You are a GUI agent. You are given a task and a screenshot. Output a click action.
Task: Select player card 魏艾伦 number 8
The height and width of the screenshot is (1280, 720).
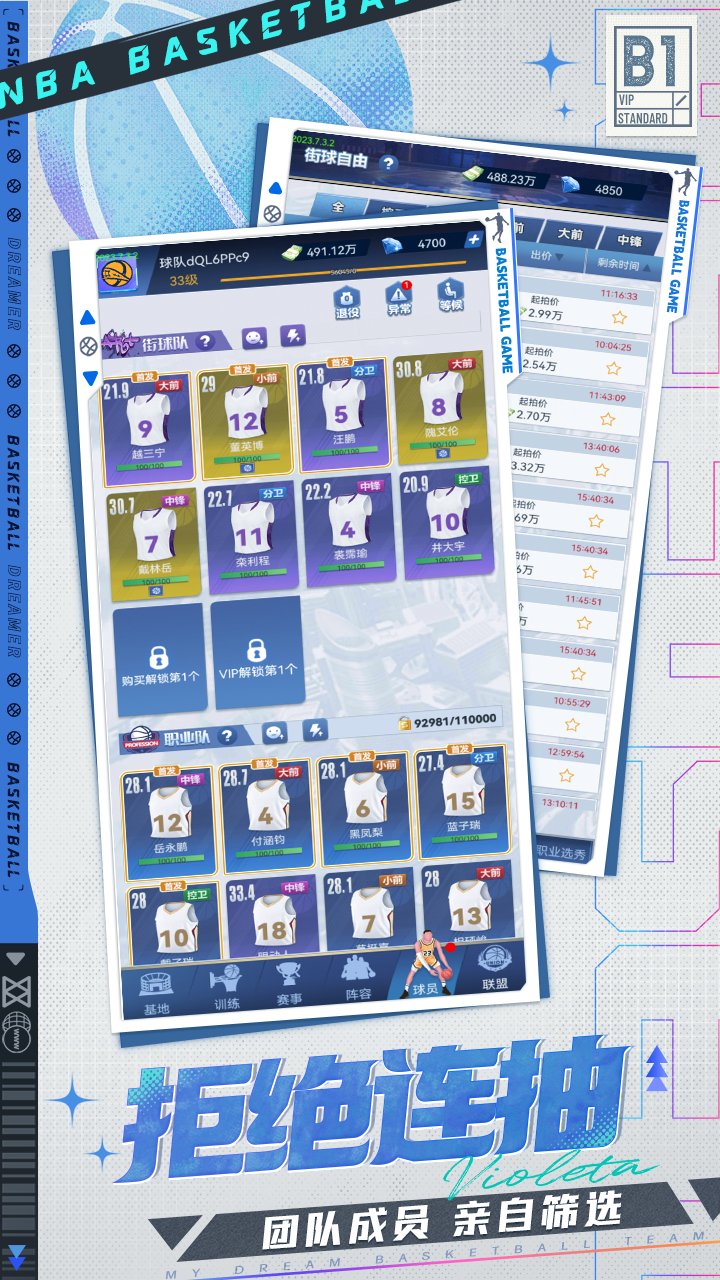click(x=438, y=405)
